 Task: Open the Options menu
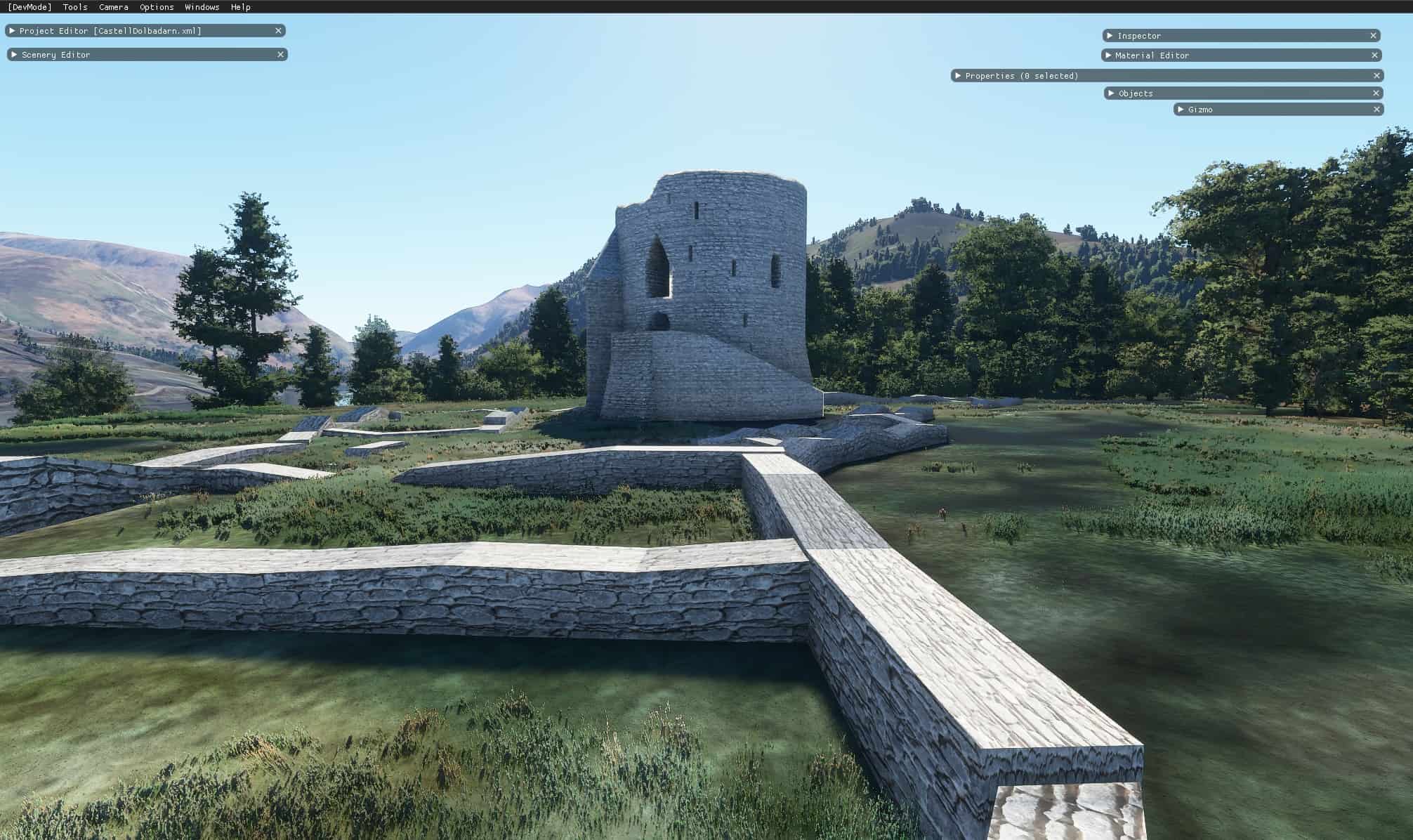tap(157, 7)
